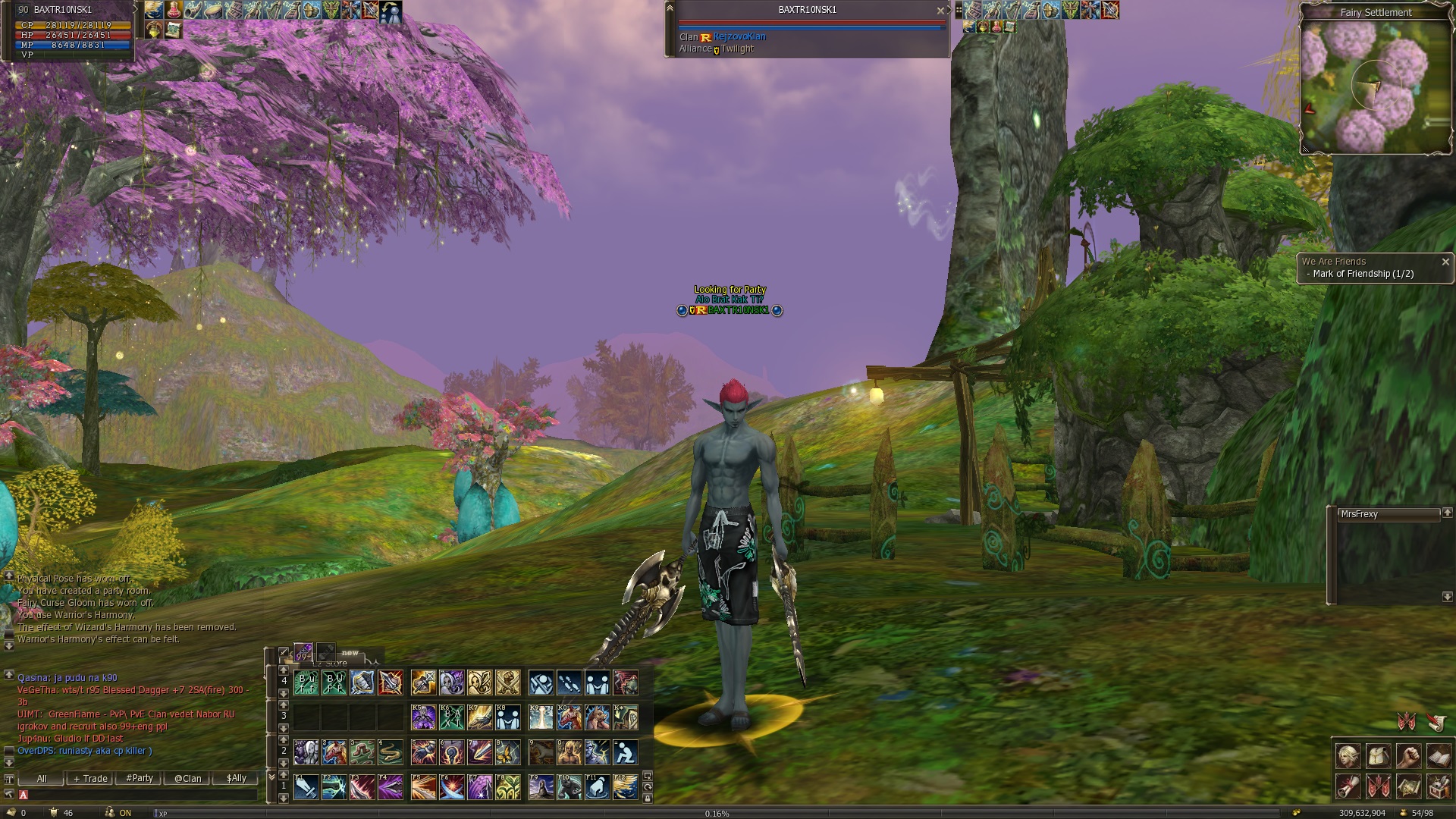Open the #Party chat tab

click(x=140, y=778)
